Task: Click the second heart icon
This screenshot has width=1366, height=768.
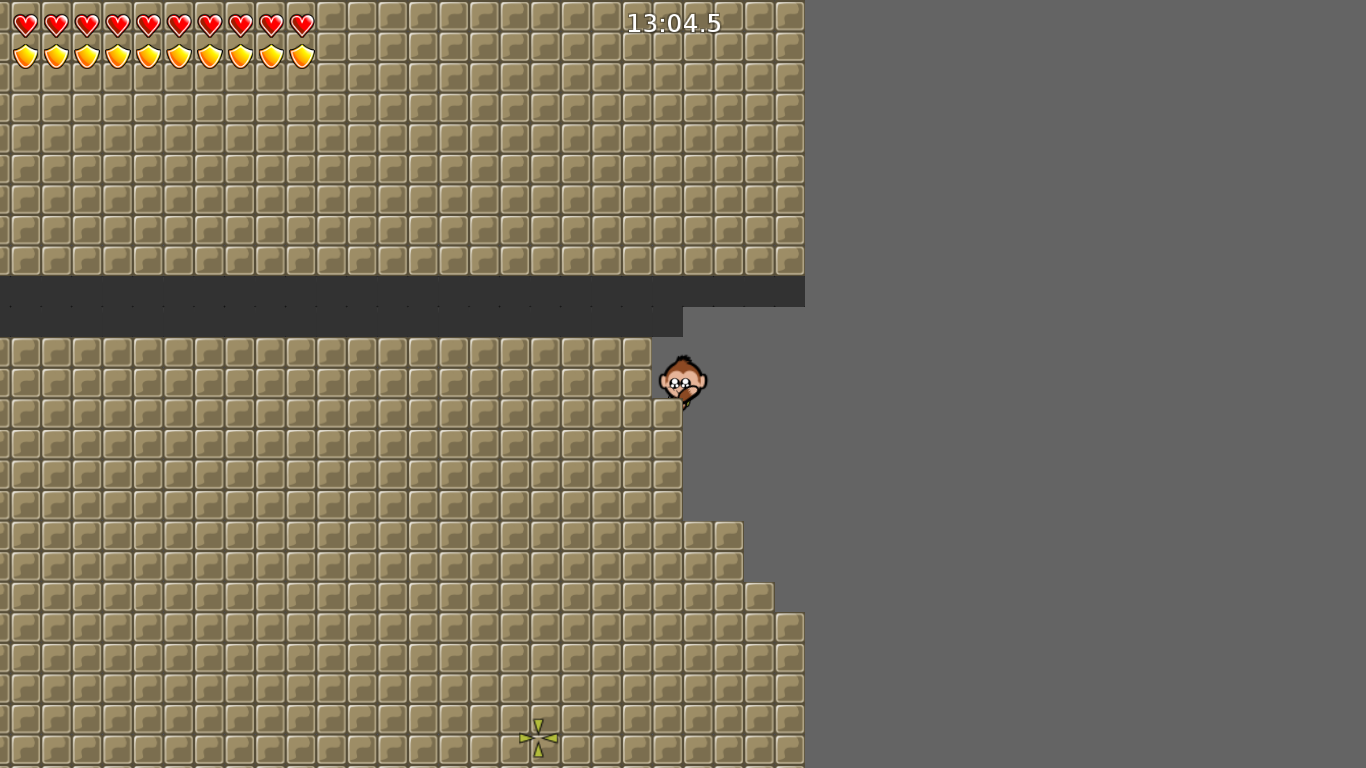Action: click(58, 24)
